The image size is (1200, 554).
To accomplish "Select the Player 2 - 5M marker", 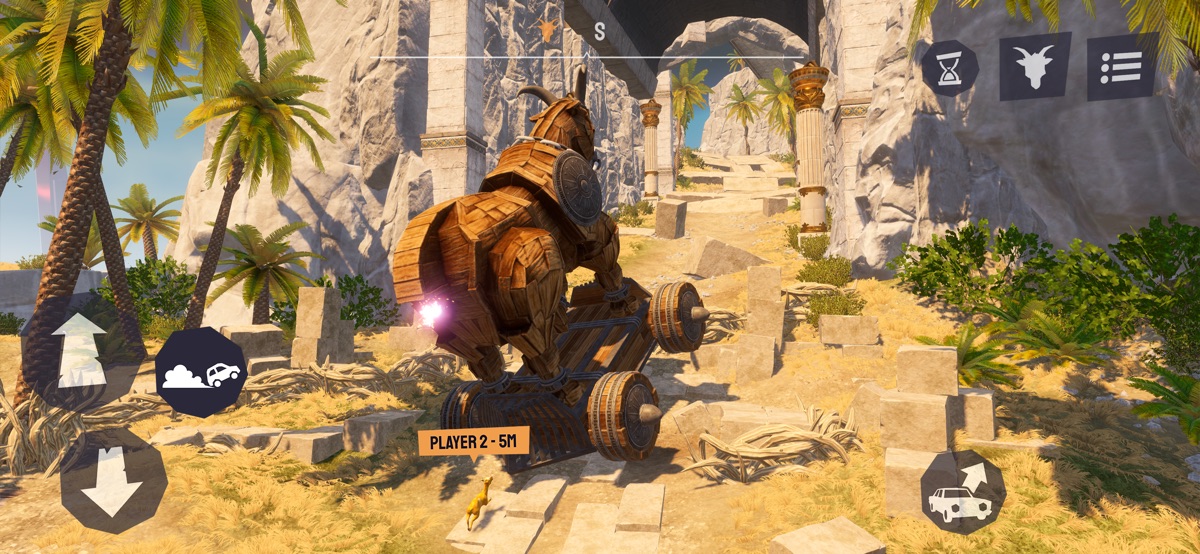I will pyautogui.click(x=473, y=441).
